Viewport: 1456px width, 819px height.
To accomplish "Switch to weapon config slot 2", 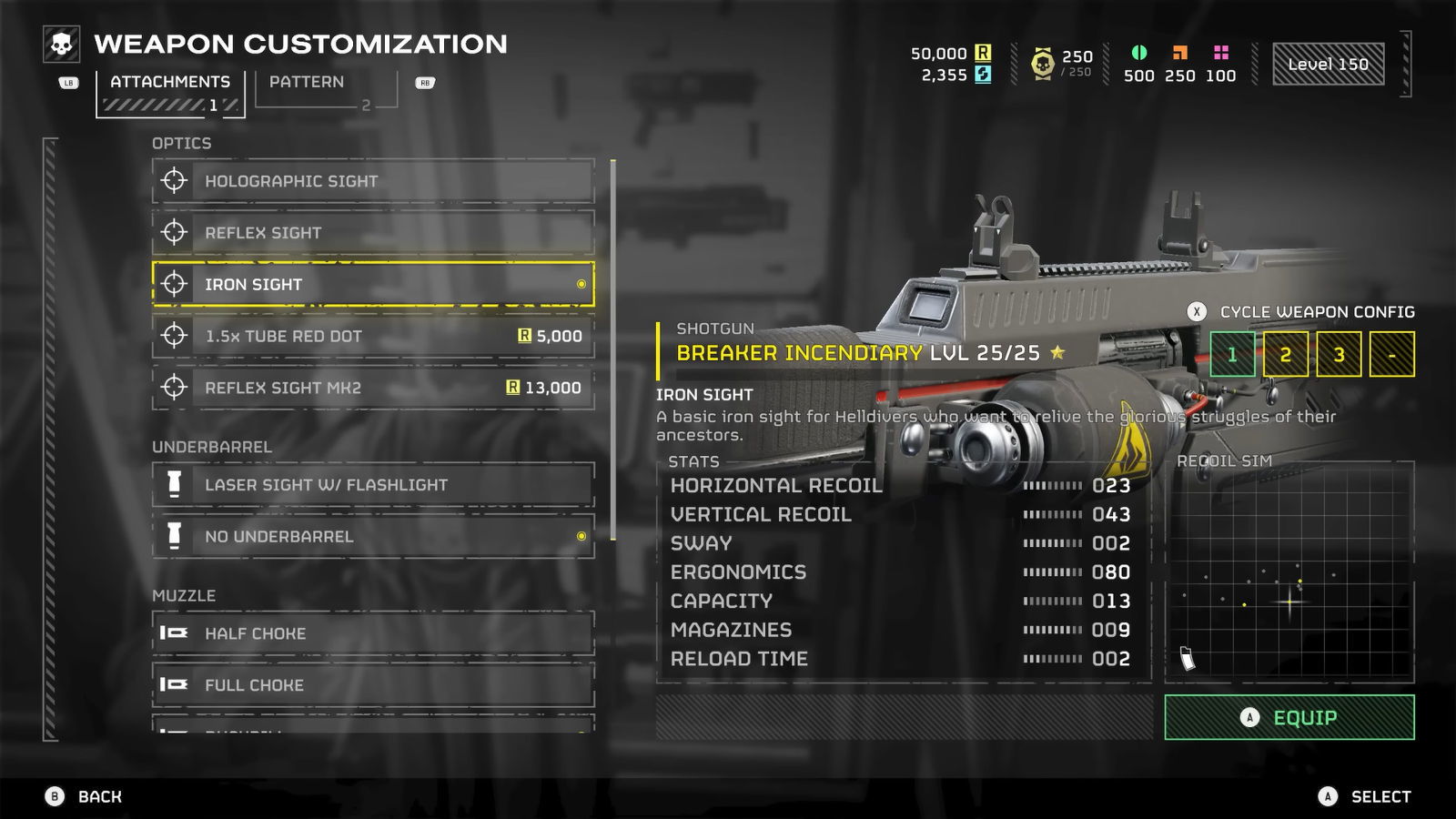I will (x=1285, y=354).
